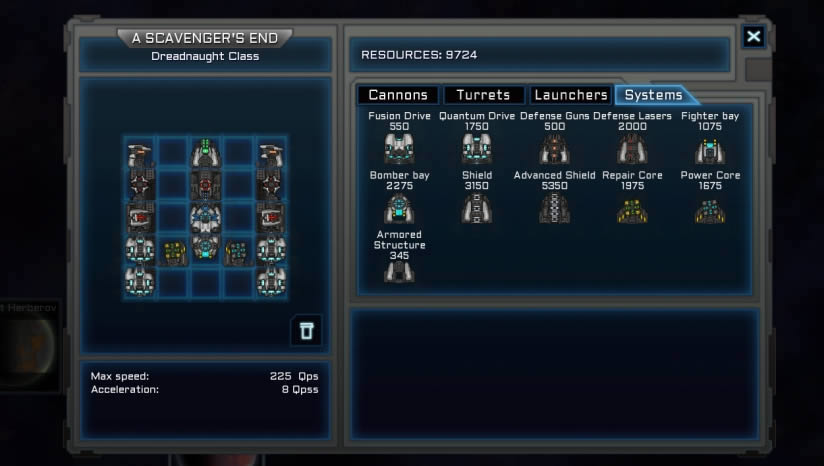Select the Fighter bay module
Screen dimensions: 824x466
(x=710, y=150)
